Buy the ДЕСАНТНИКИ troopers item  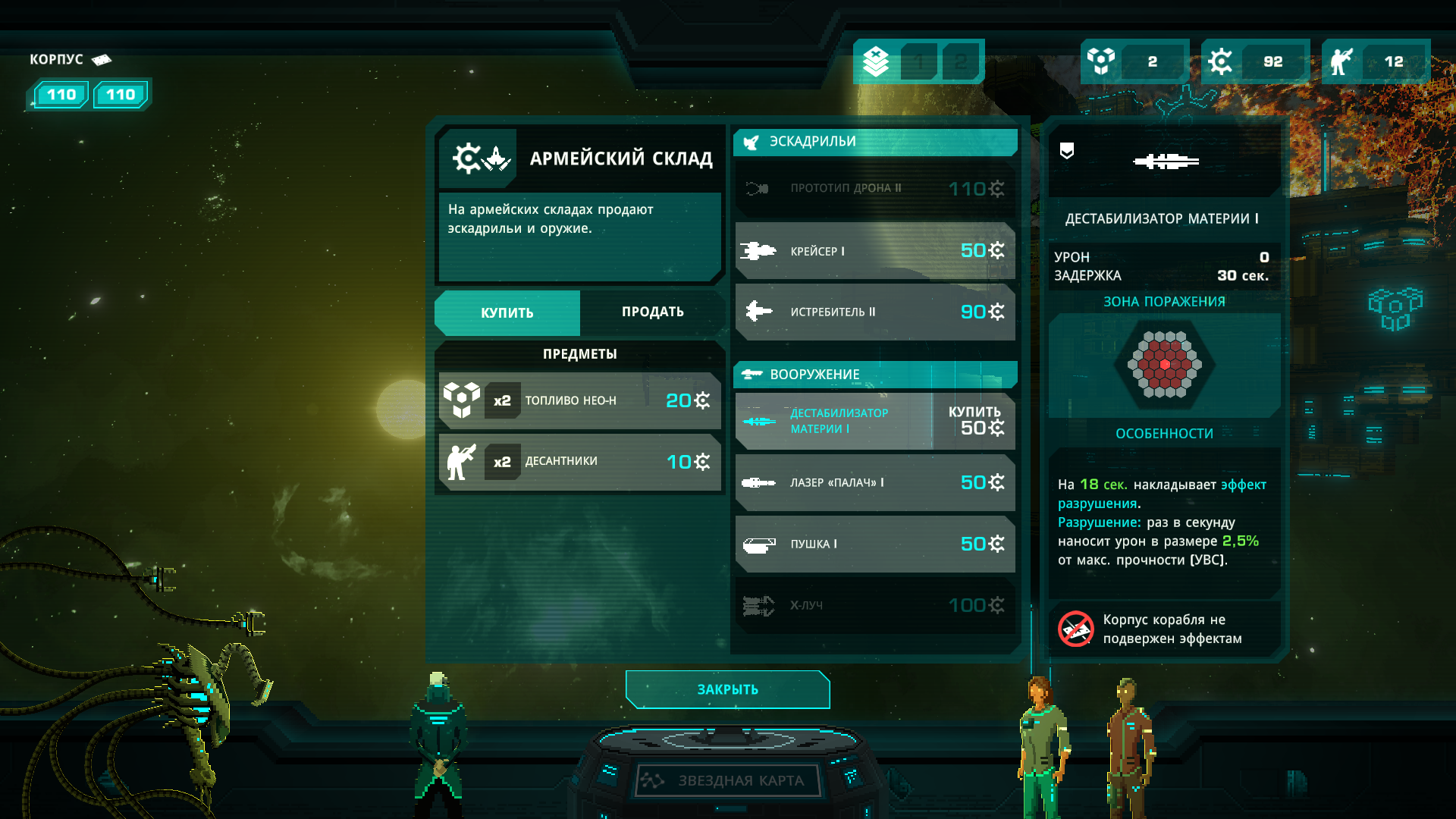579,462
